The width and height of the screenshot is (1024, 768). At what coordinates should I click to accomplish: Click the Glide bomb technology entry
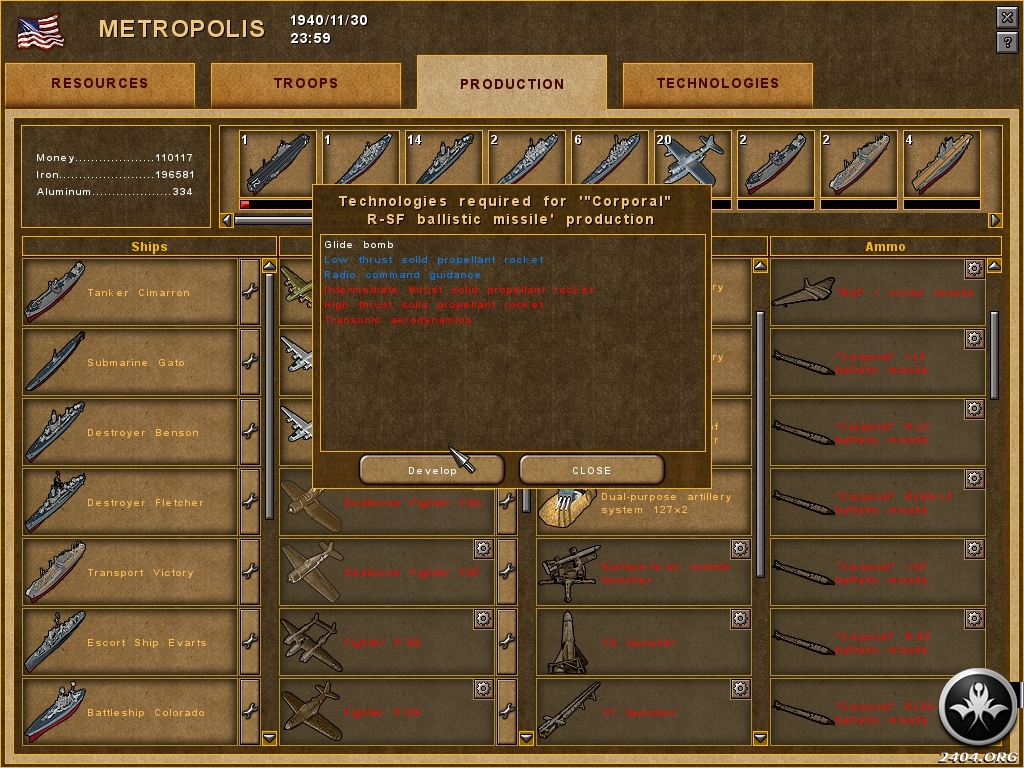[x=359, y=245]
